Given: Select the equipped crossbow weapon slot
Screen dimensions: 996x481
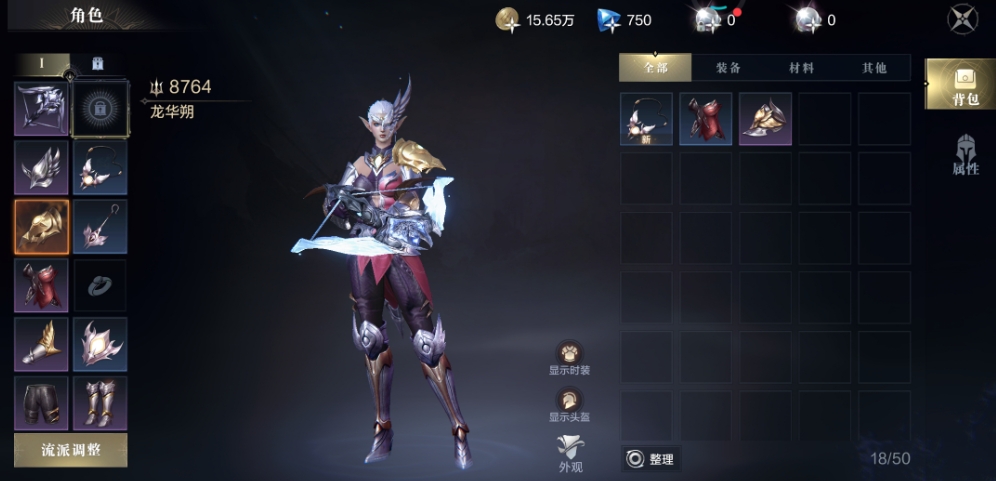Looking at the screenshot, I should [x=41, y=108].
